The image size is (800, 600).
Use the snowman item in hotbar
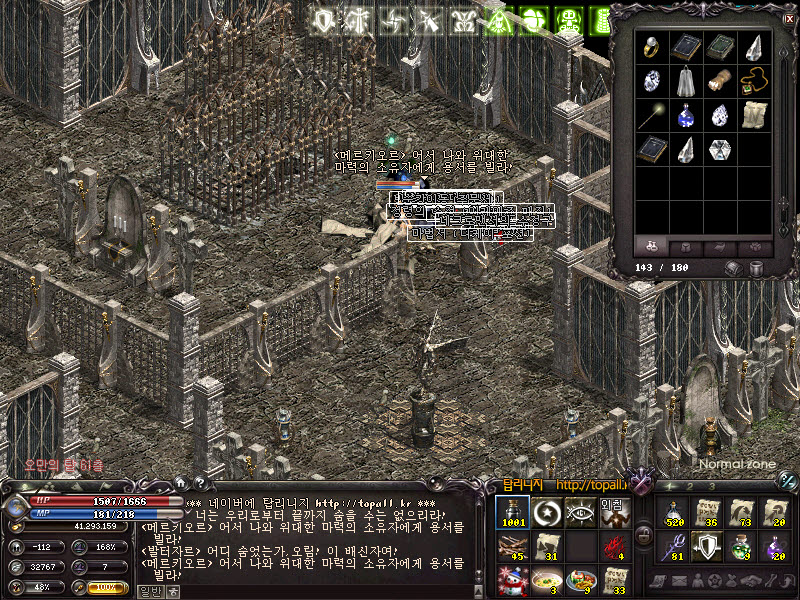click(x=512, y=580)
